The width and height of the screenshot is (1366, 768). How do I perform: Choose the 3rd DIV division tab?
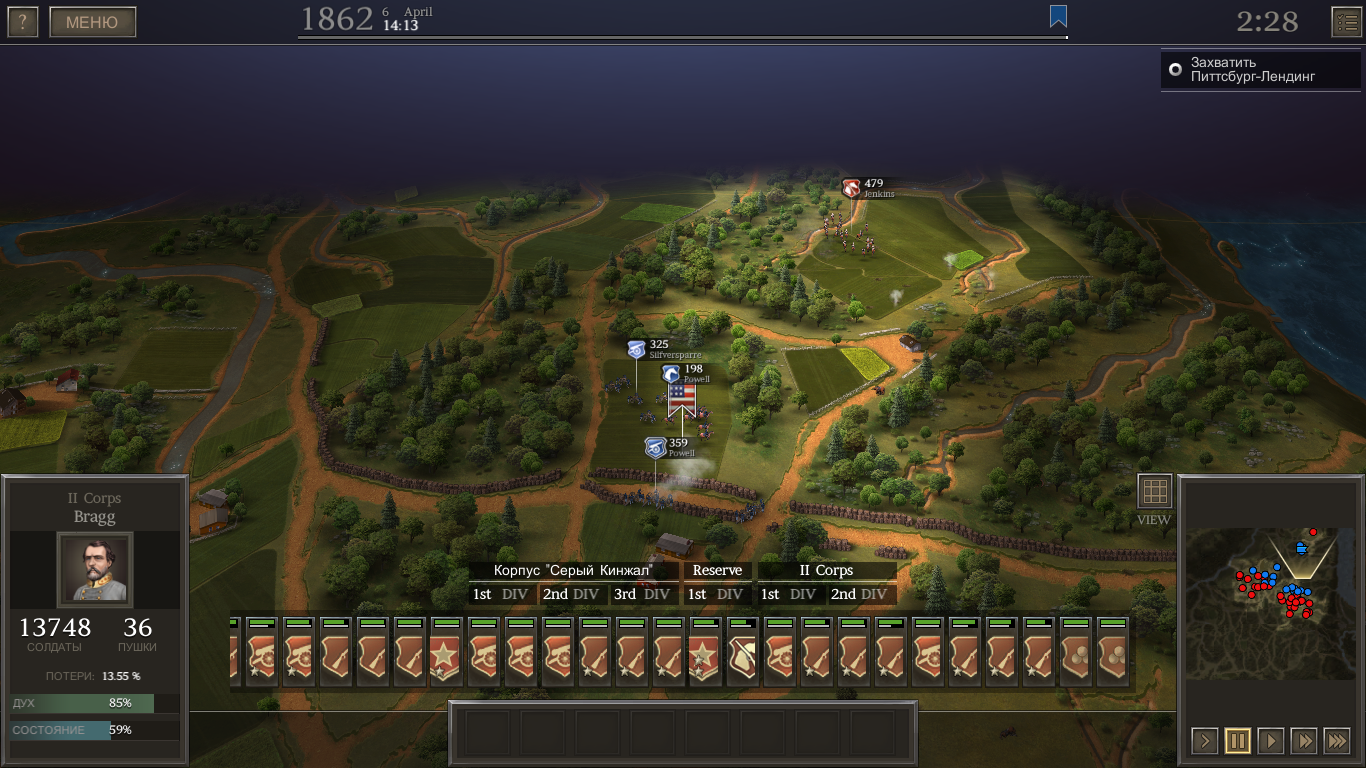click(641, 594)
